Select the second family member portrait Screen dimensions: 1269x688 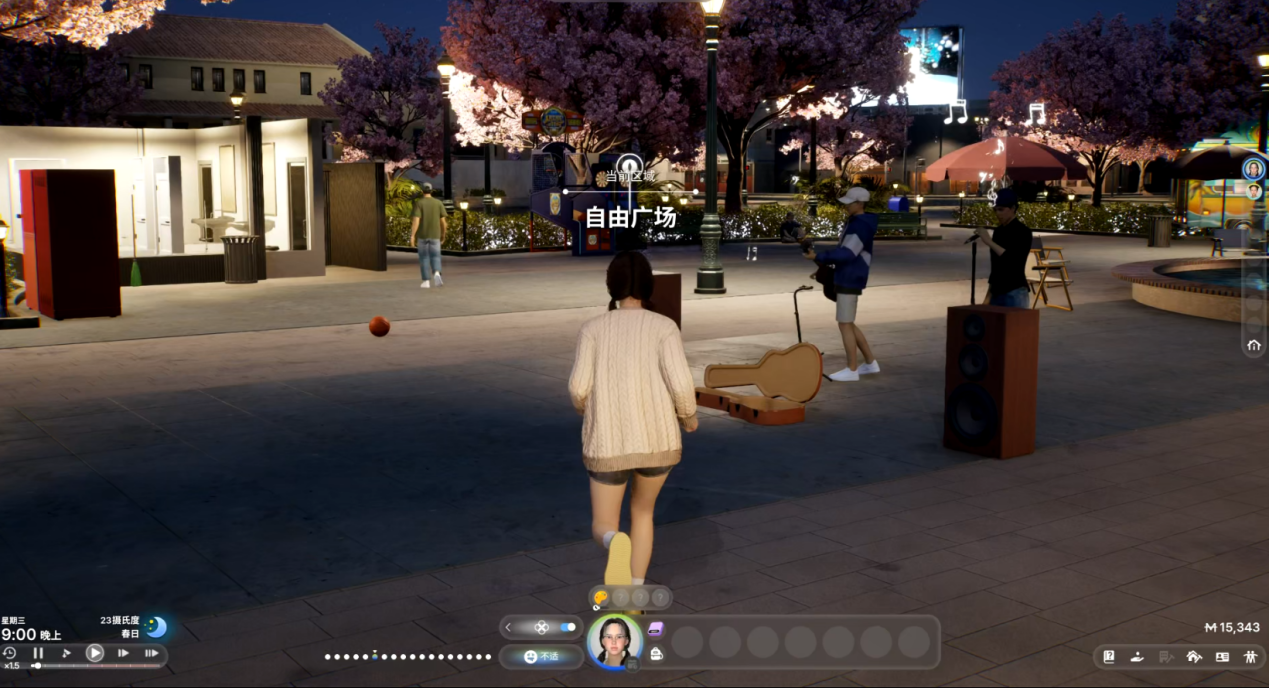[1254, 191]
